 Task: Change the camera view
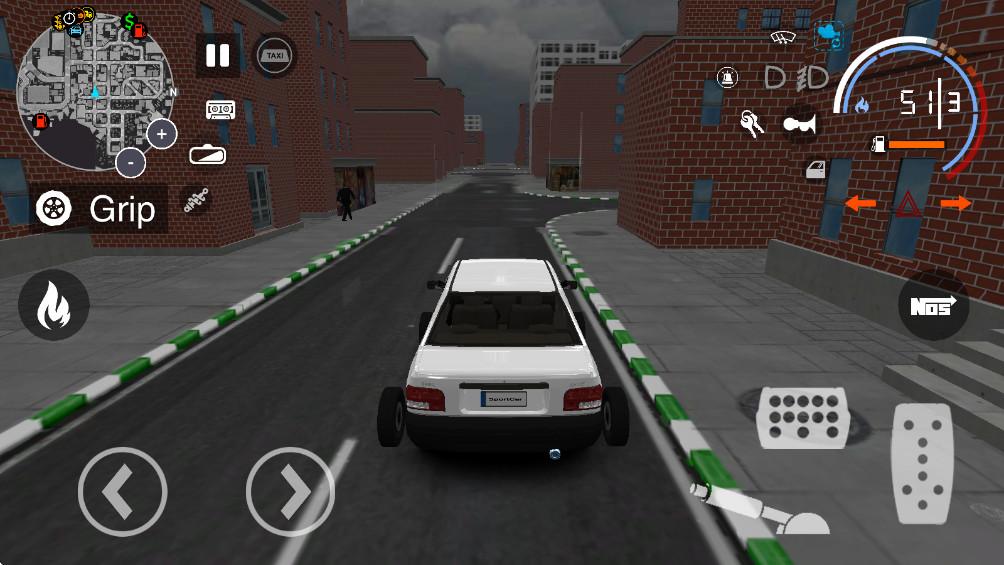pos(829,36)
